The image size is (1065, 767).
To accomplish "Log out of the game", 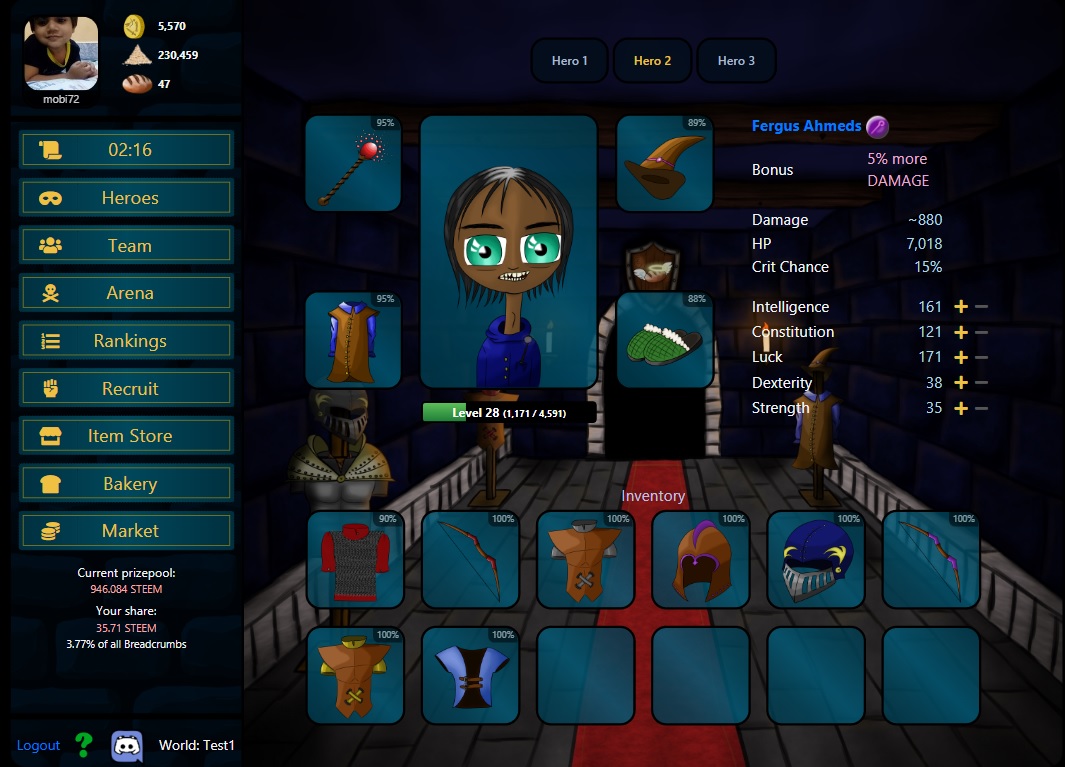I will [38, 745].
